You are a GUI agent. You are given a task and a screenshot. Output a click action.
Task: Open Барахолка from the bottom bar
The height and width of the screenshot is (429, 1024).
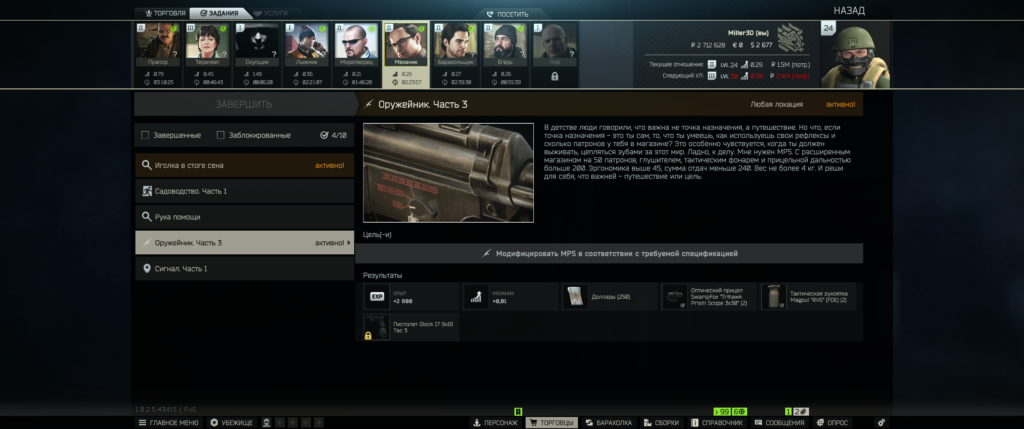pyautogui.click(x=608, y=423)
